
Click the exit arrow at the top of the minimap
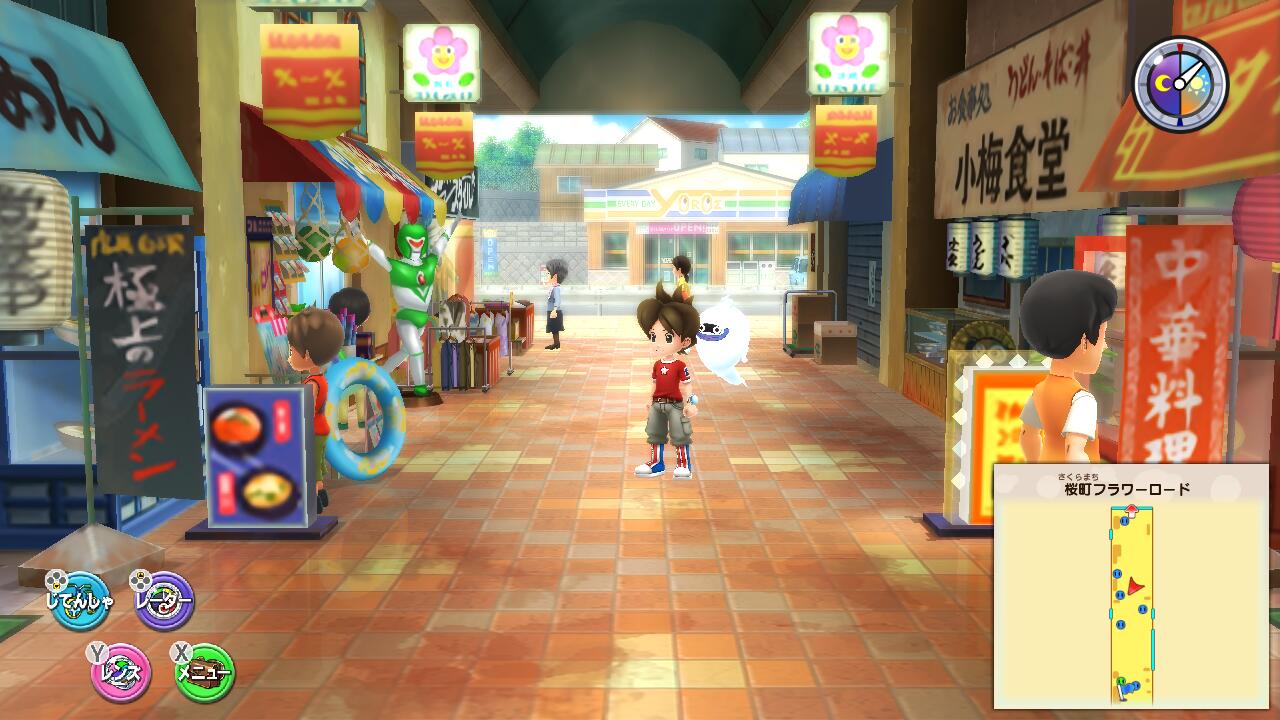pos(1132,510)
